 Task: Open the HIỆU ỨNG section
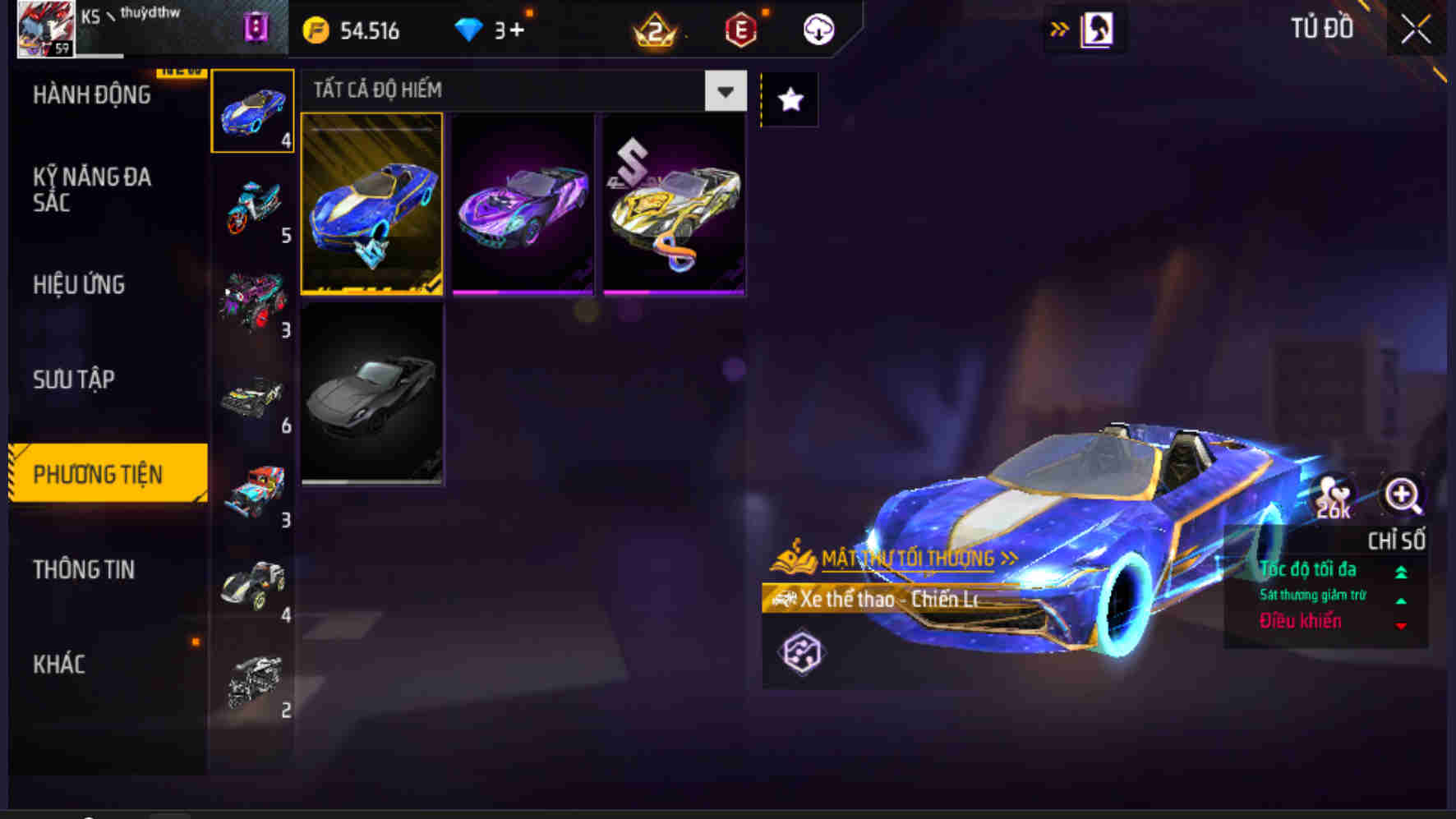79,285
